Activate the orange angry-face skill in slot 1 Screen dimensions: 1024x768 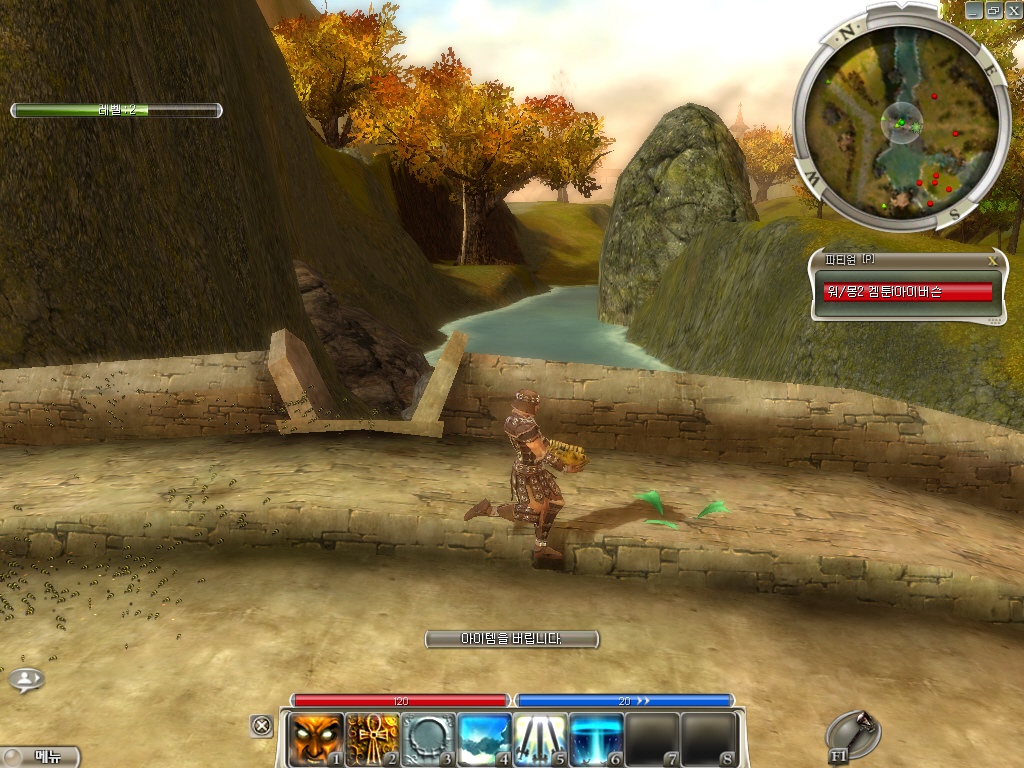pos(316,740)
